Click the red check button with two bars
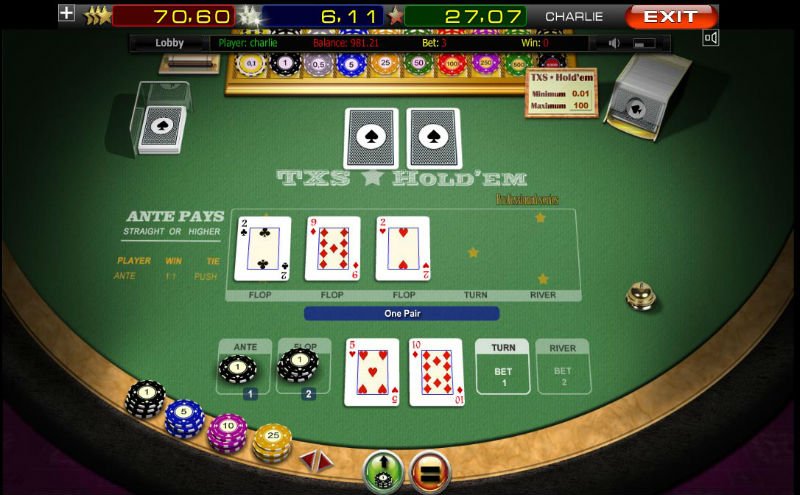The image size is (800, 495). 431,471
